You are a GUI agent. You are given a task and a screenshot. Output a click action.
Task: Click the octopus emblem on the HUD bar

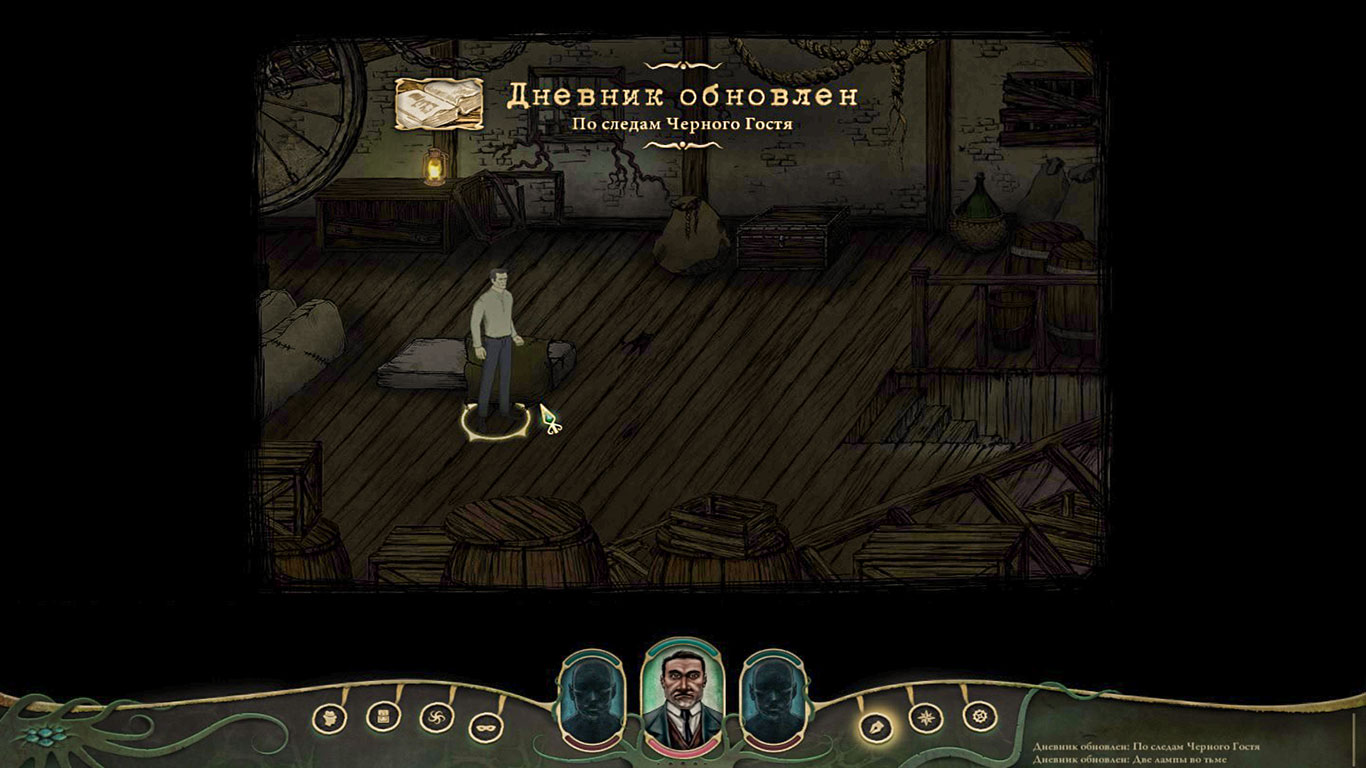(47, 735)
